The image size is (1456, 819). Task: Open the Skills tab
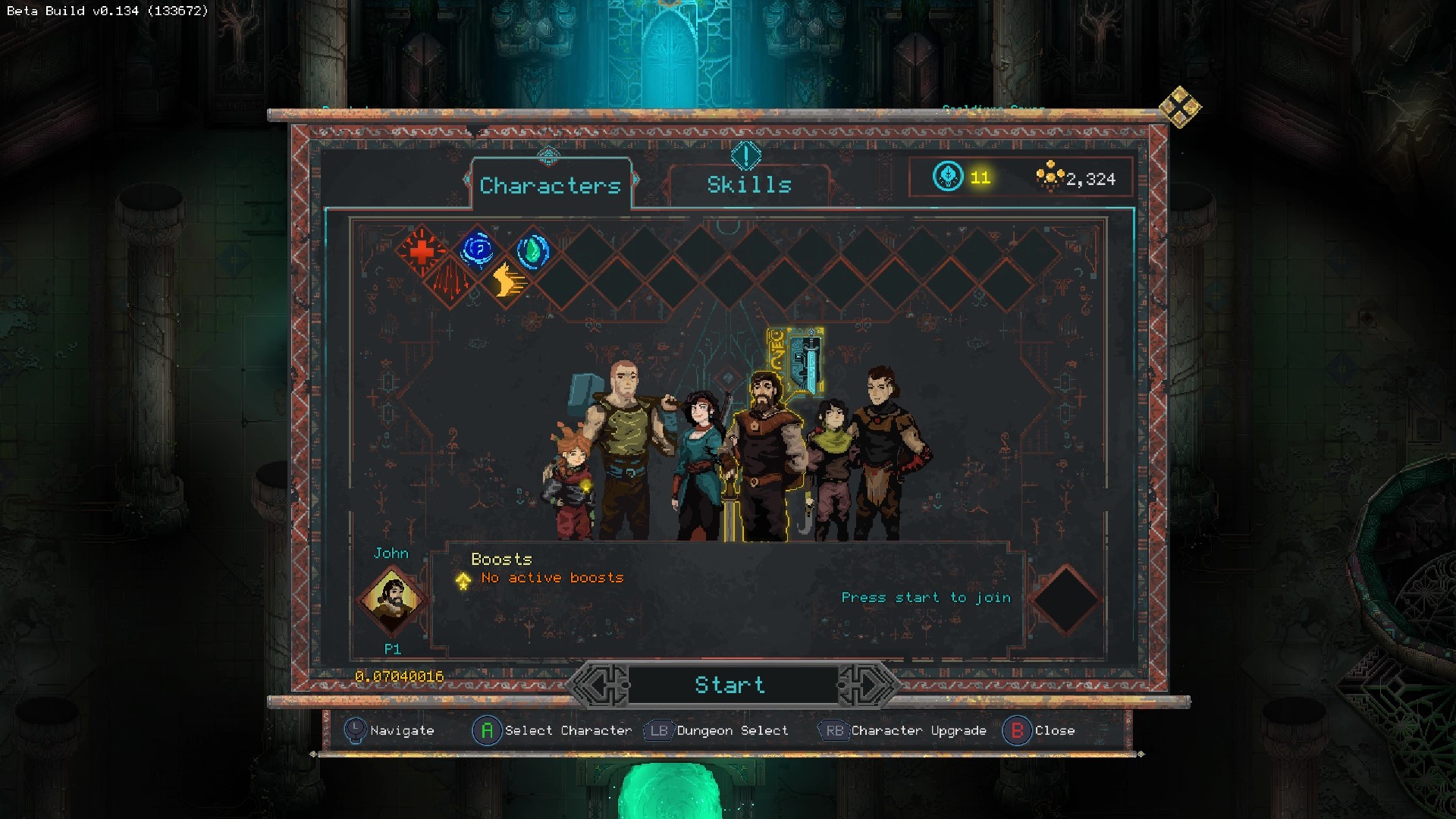pos(748,184)
